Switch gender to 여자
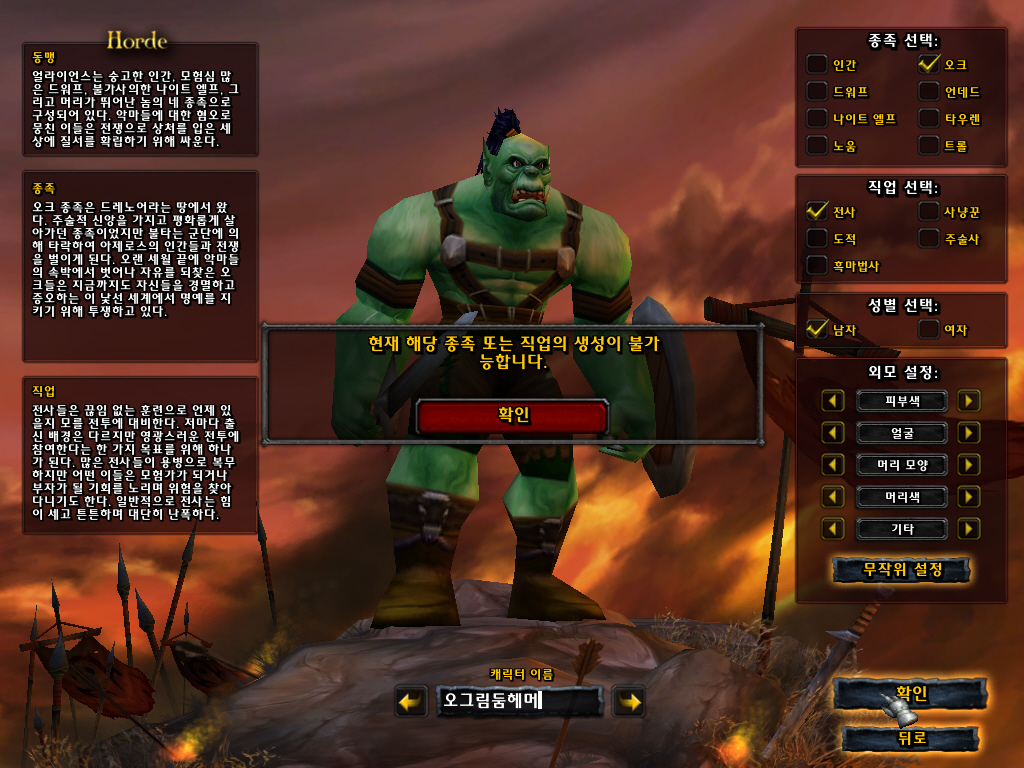 coord(929,329)
